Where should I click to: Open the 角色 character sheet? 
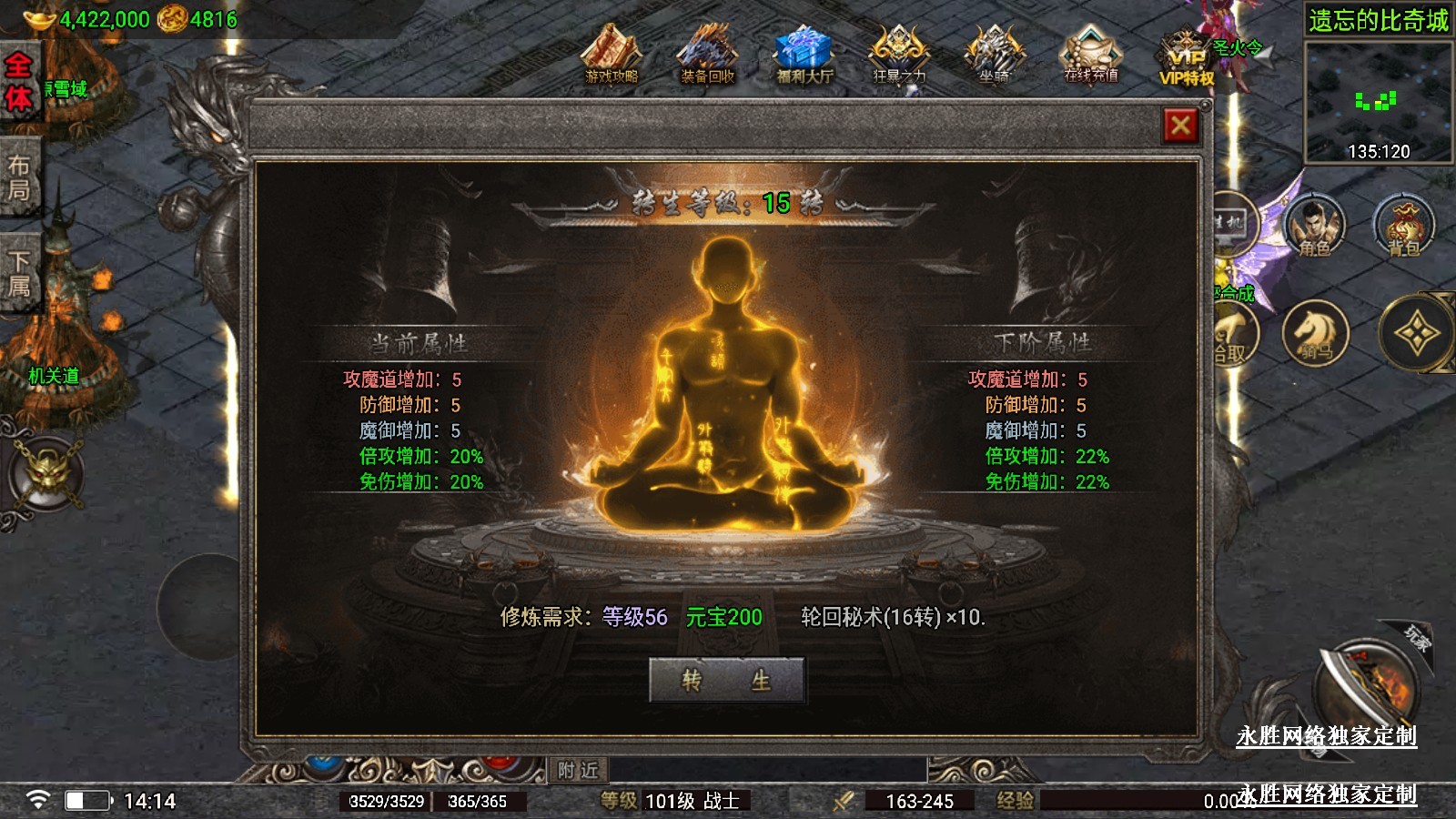click(1314, 225)
